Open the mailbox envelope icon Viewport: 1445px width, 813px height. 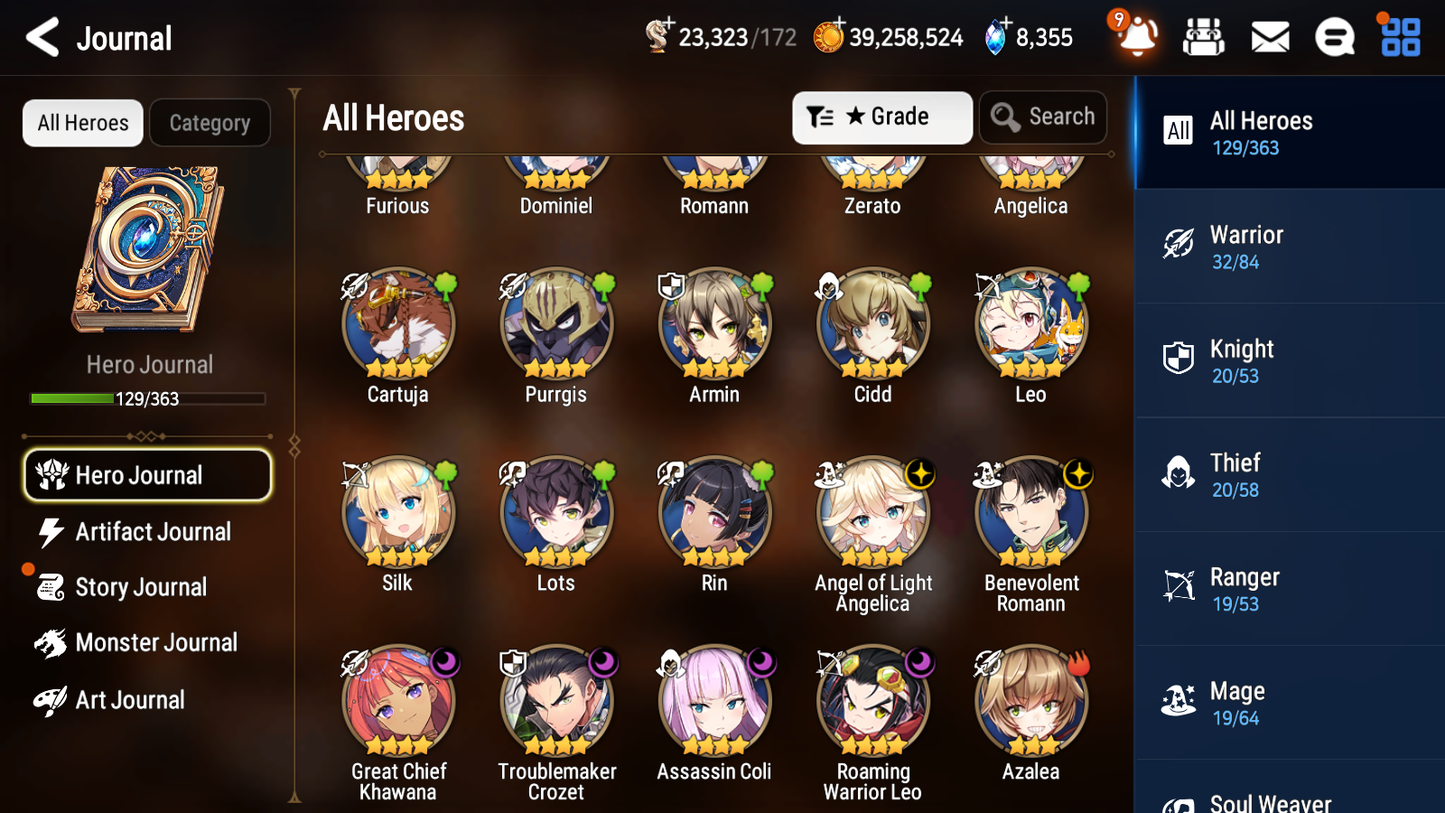[x=1269, y=36]
